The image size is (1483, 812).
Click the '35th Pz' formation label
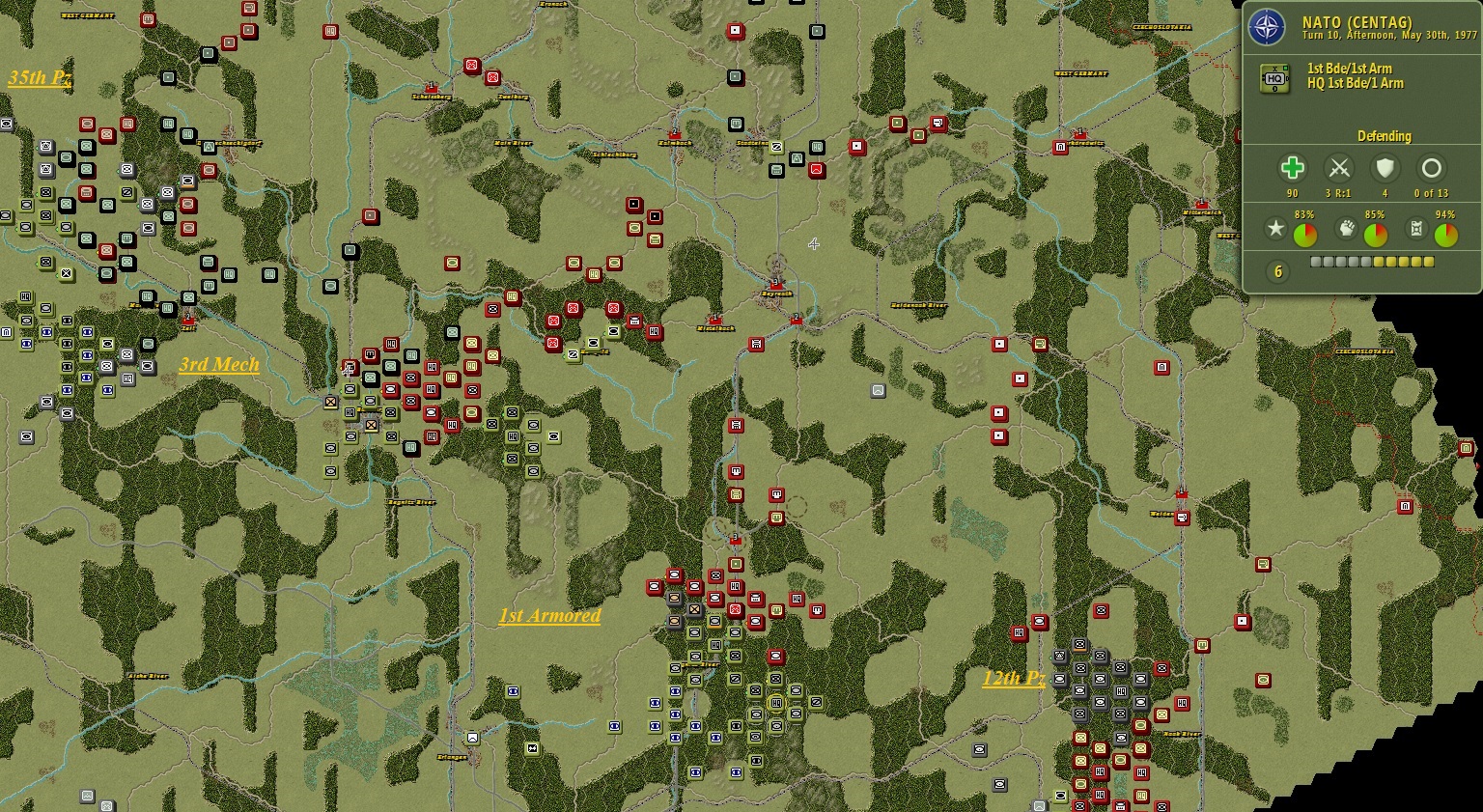39,79
